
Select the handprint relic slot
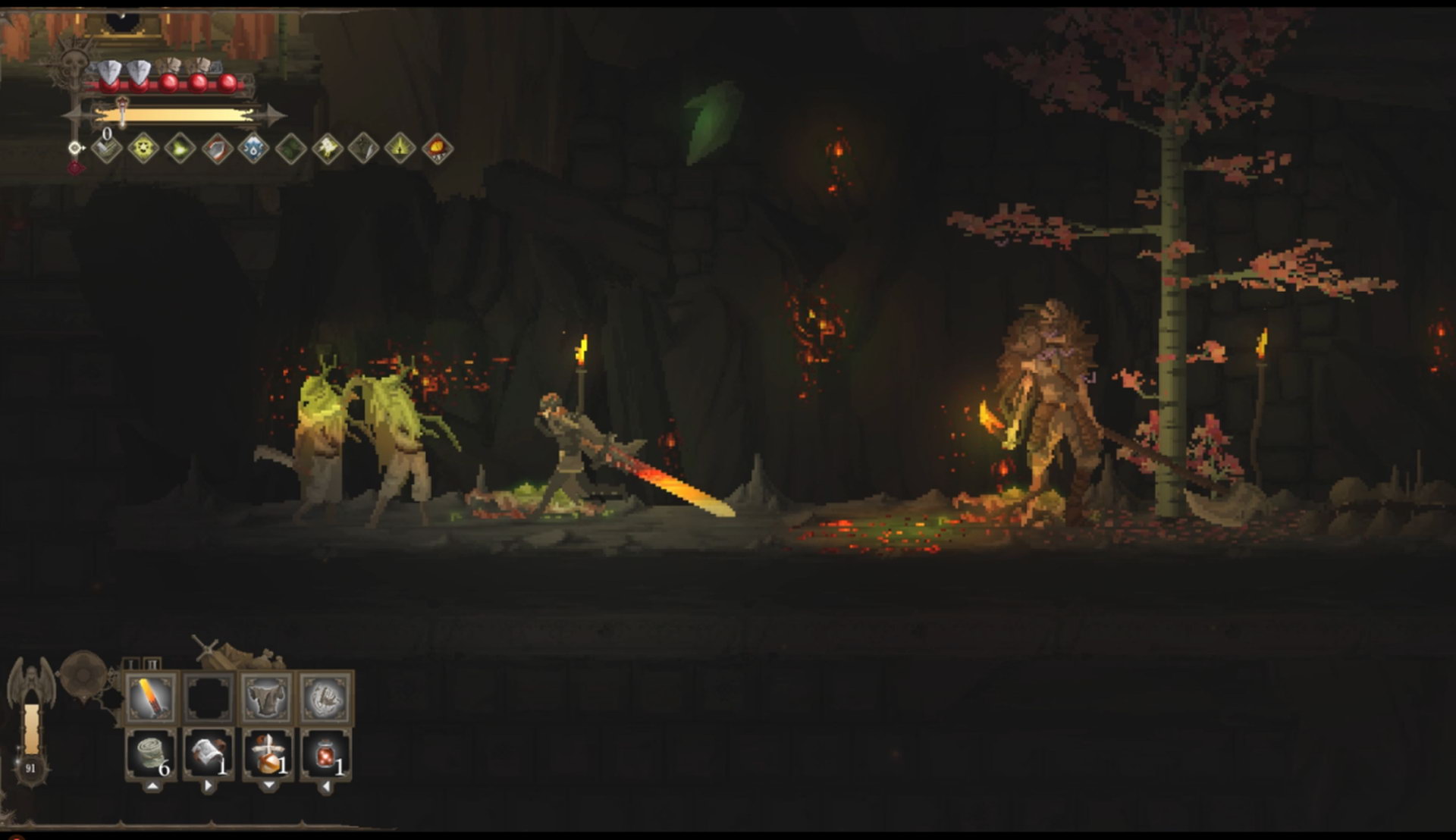tap(325, 697)
